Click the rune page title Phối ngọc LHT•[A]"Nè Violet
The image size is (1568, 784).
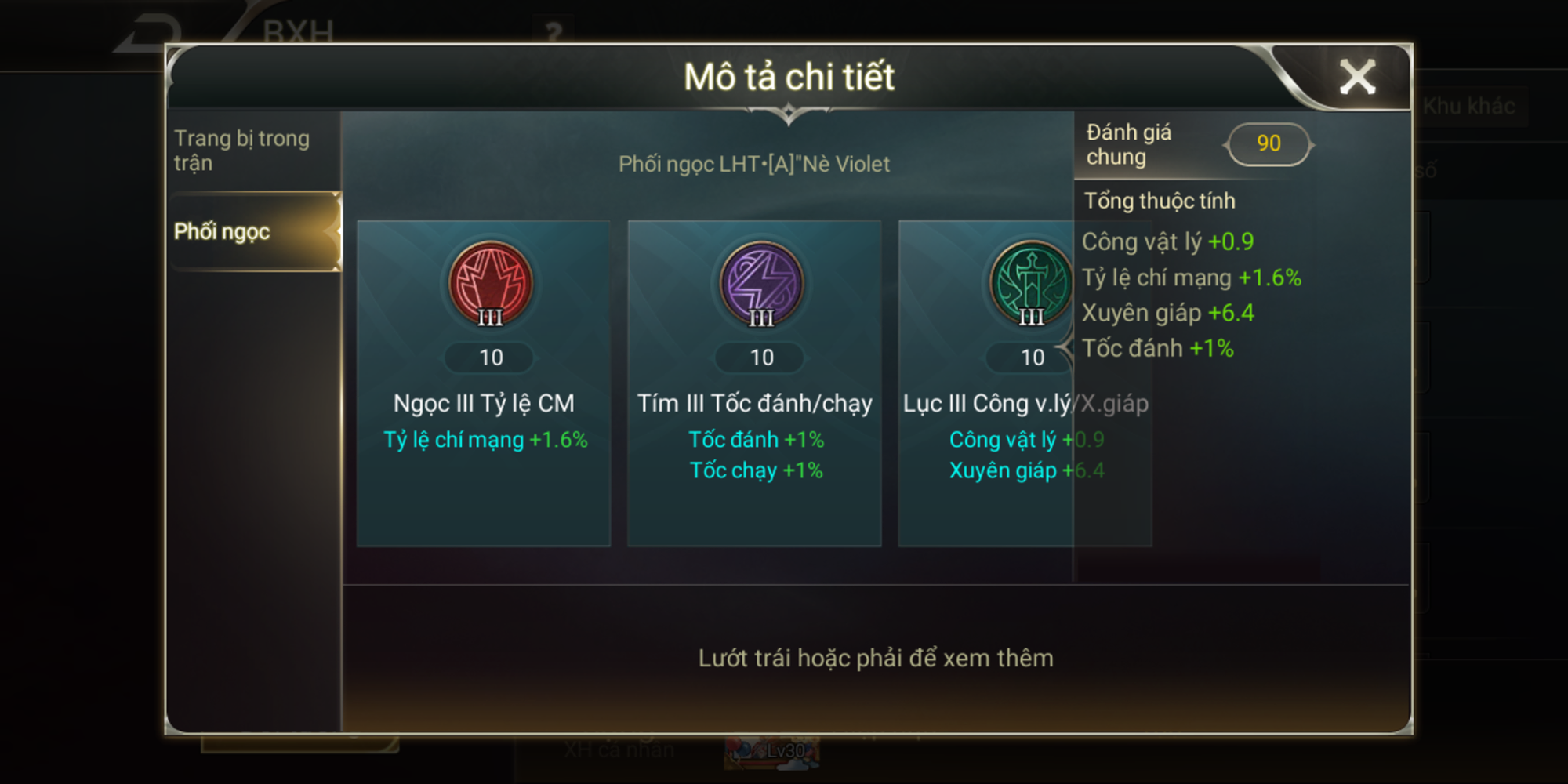(754, 165)
